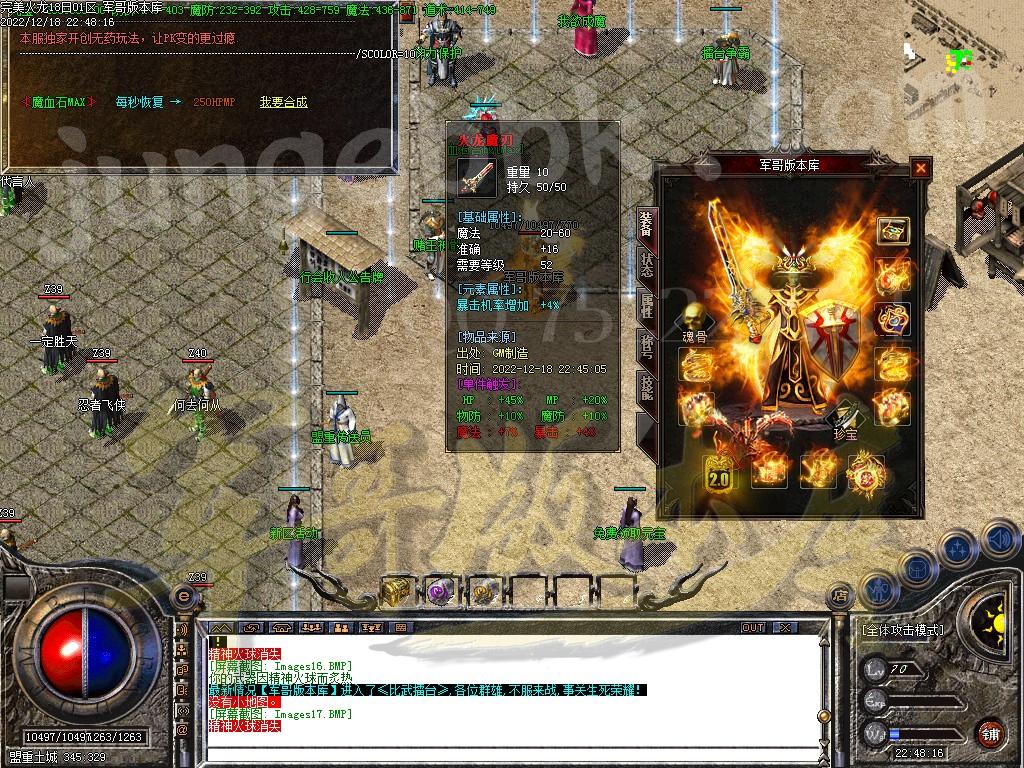
Task: Close the character equipment window
Action: [920, 168]
